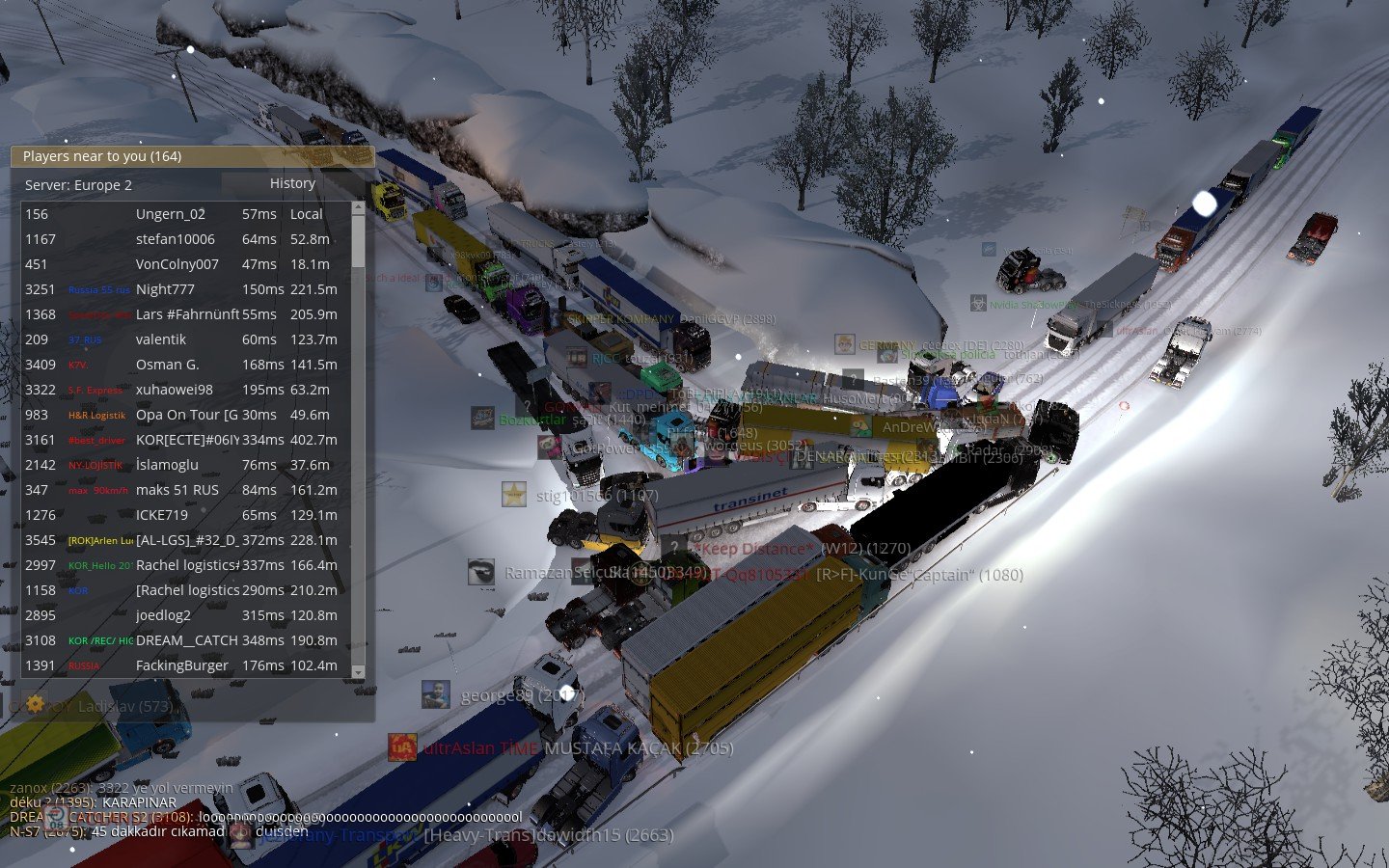Choose player xuhaowei98 row
Viewport: 1389px width, 868px height.
(x=175, y=390)
